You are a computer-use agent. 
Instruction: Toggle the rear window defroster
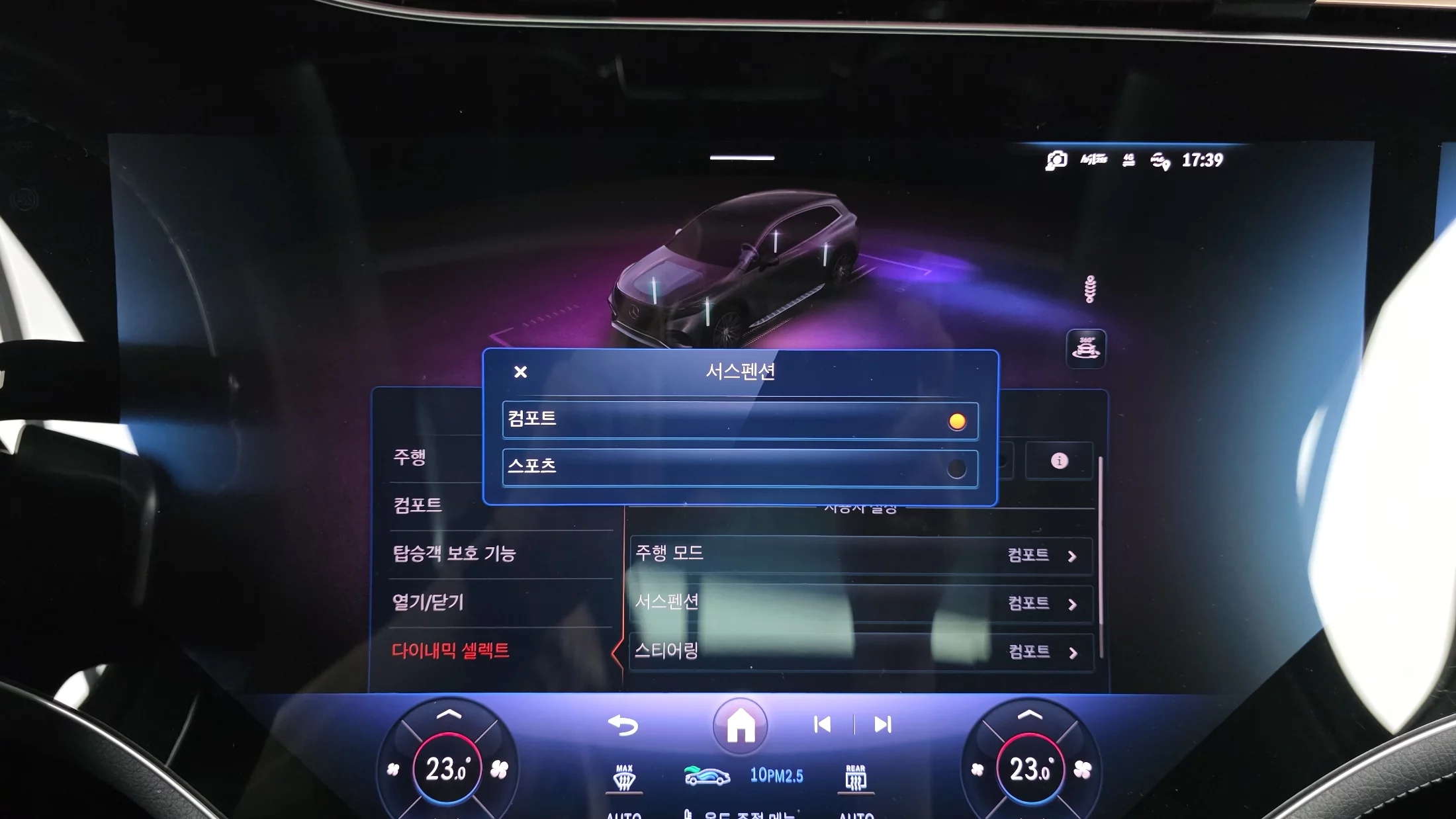click(856, 779)
